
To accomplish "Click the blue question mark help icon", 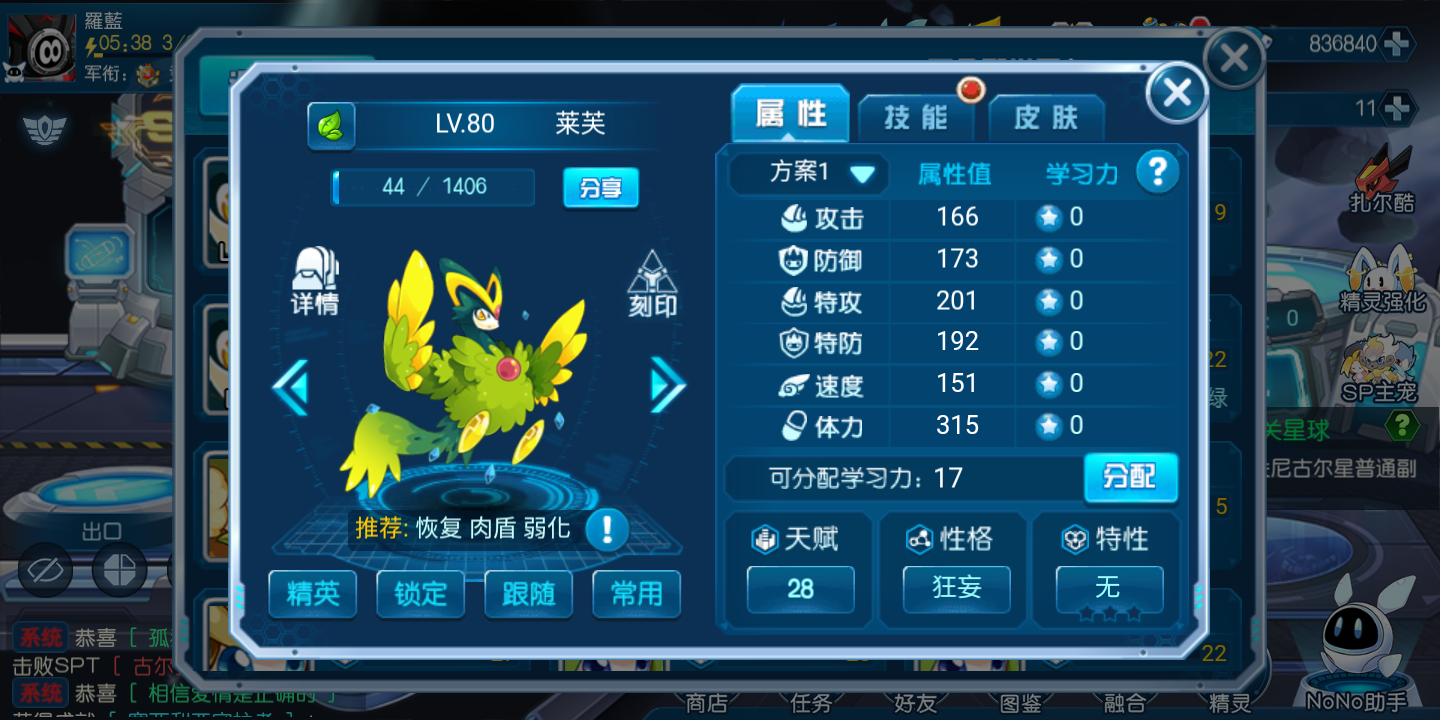I will click(x=1157, y=173).
